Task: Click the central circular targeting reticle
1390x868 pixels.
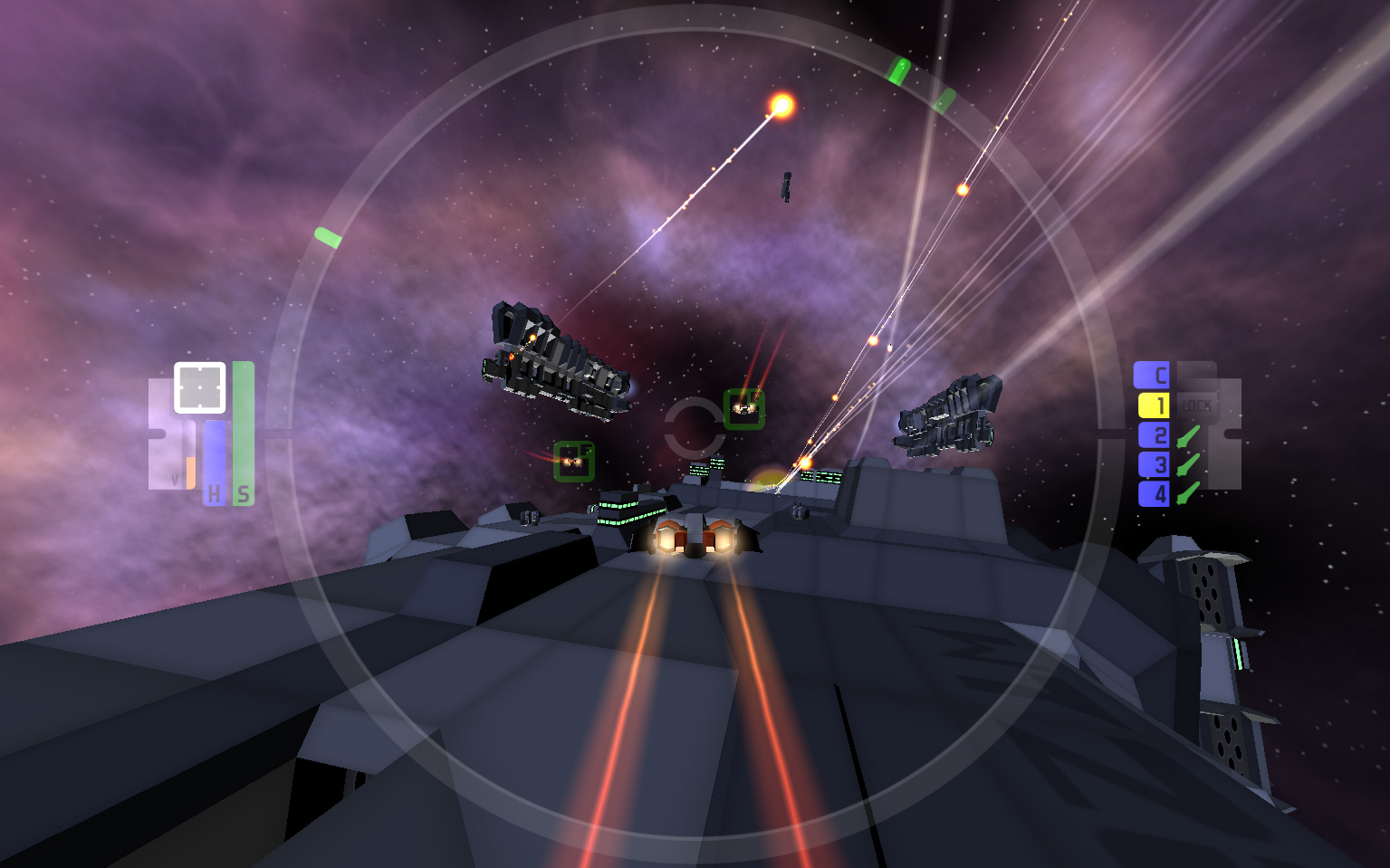Action: click(695, 425)
